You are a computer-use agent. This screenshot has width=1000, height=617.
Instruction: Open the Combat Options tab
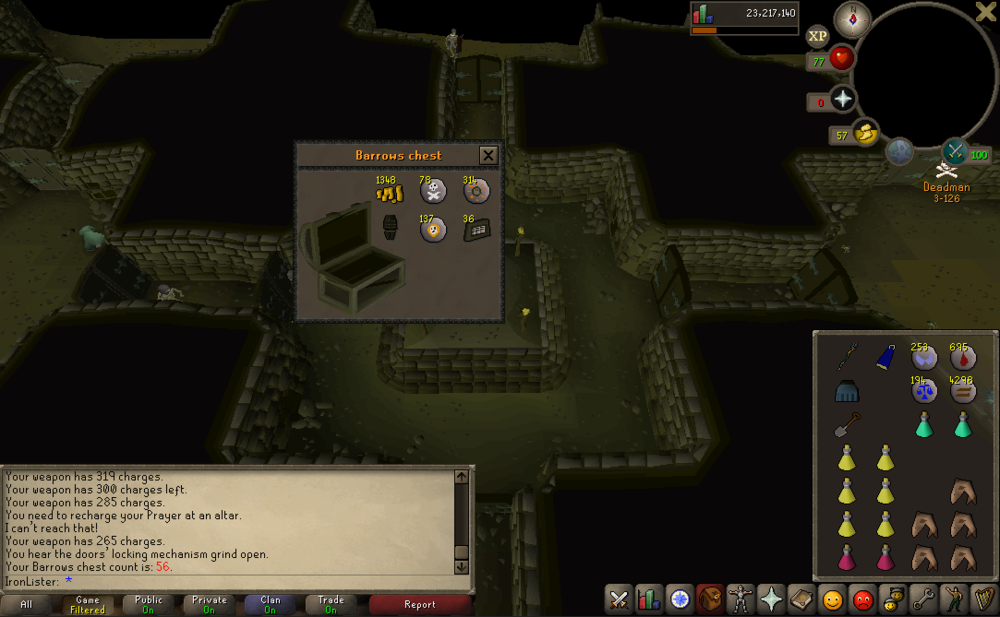tap(619, 599)
